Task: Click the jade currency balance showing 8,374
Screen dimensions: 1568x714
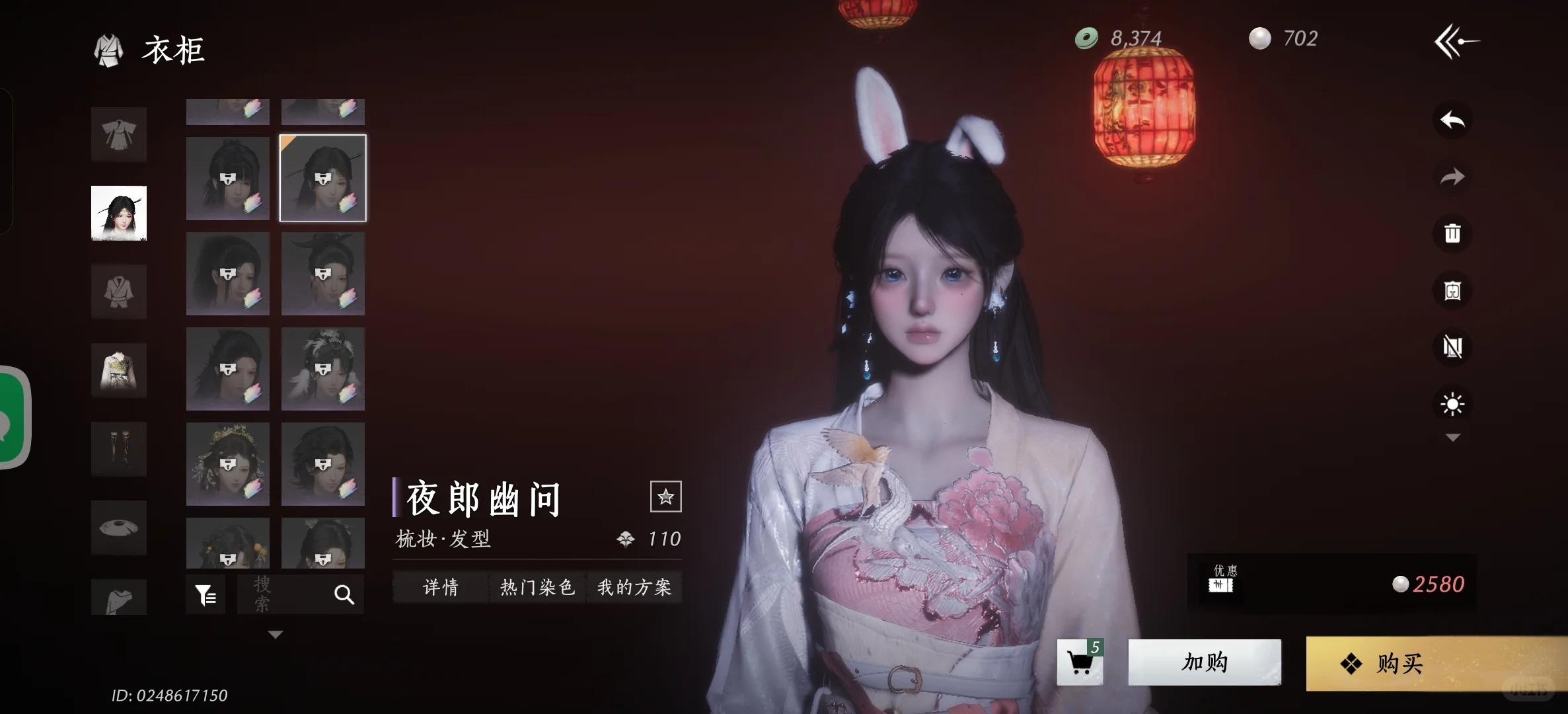Action: coord(1123,38)
